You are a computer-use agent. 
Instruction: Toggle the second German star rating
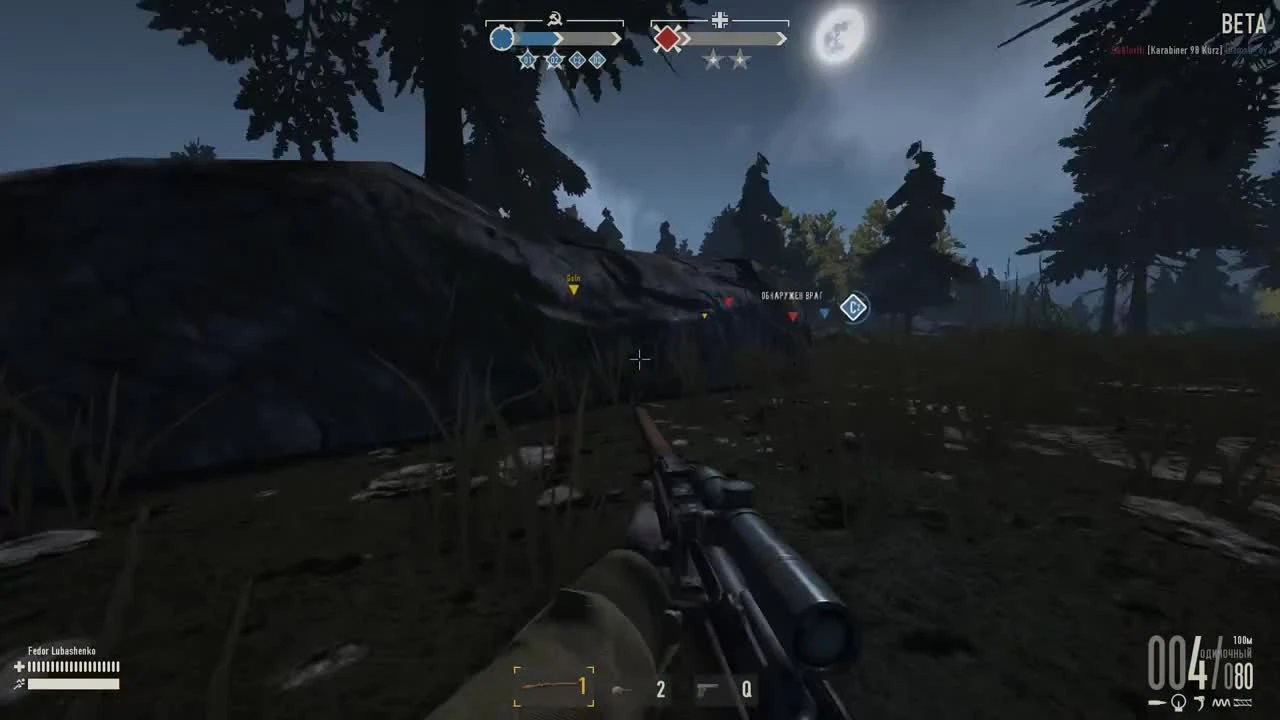point(740,60)
